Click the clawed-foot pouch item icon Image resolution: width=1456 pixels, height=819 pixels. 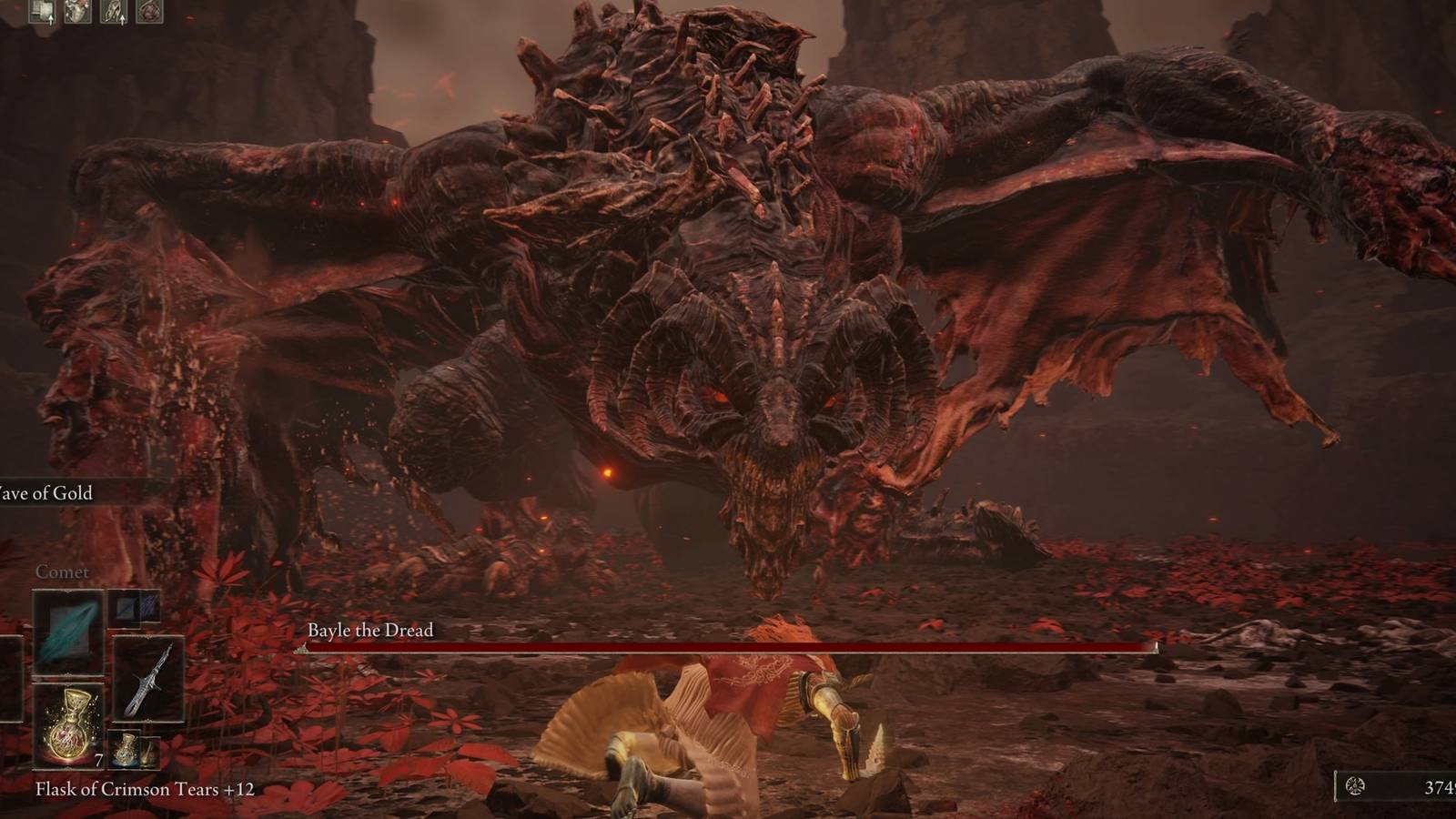pyautogui.click(x=113, y=11)
